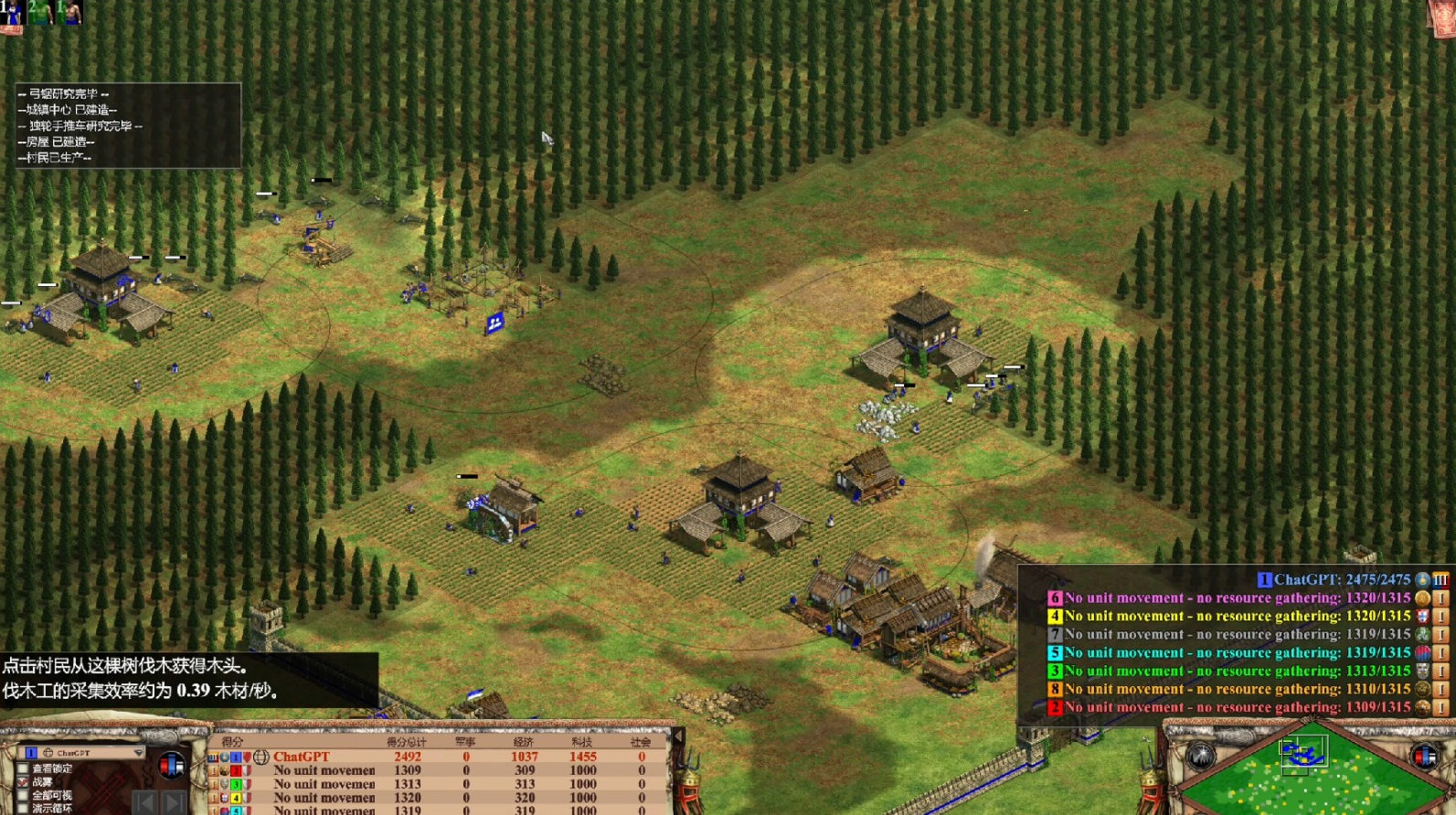Screen dimensions: 1456x815
Task: Click the 科技 technology column header
Action: [x=582, y=743]
